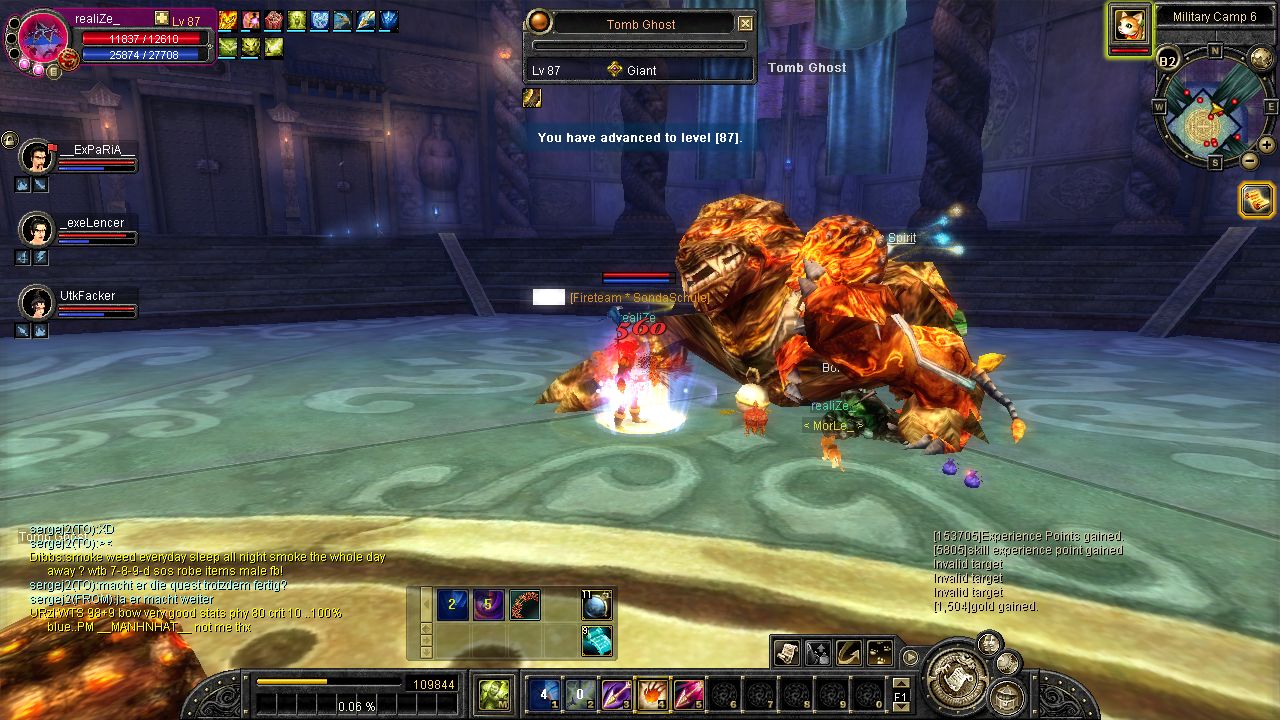This screenshot has width=1280, height=720.
Task: Click the curved arrow action icon
Action: (x=849, y=653)
